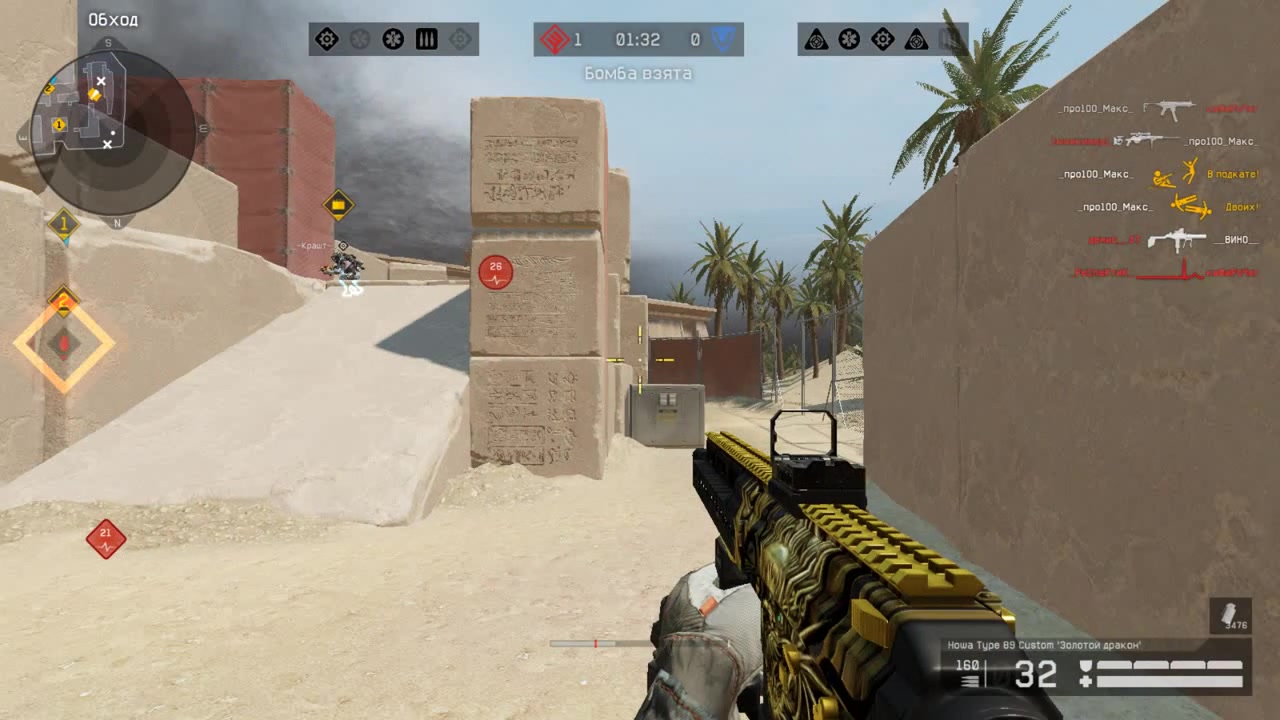Click the red team emblem beside the score
Image resolution: width=1280 pixels, height=720 pixels.
tap(554, 40)
